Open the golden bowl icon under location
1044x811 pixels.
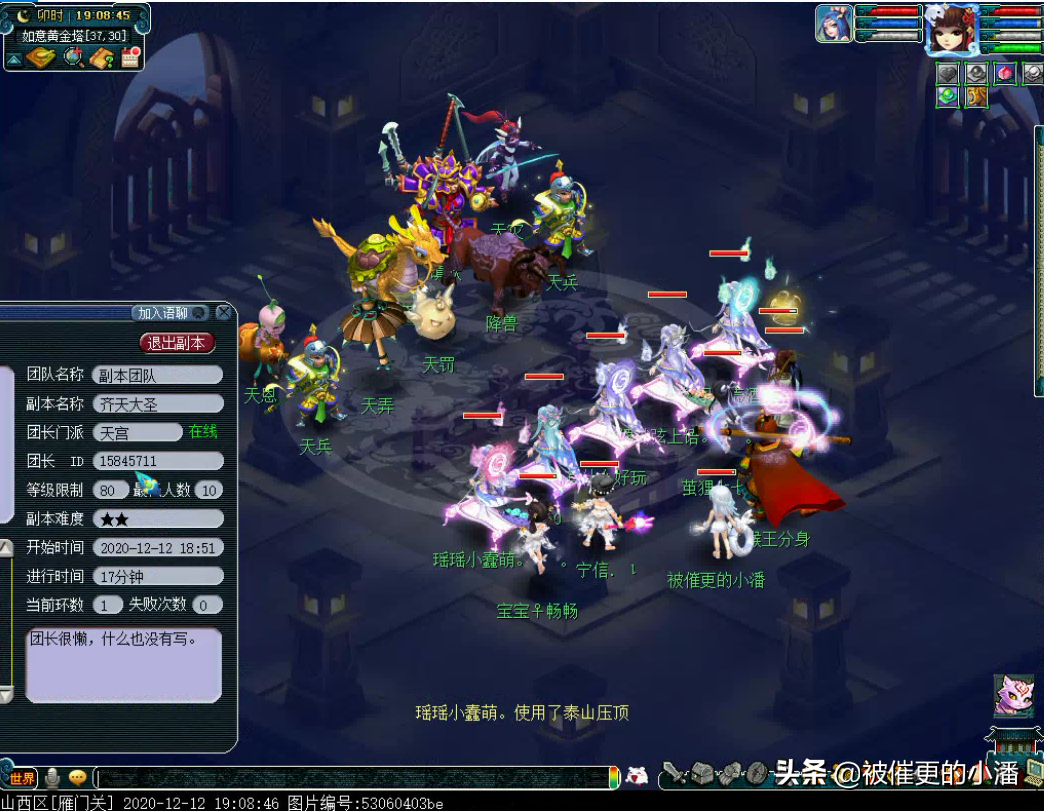41,58
